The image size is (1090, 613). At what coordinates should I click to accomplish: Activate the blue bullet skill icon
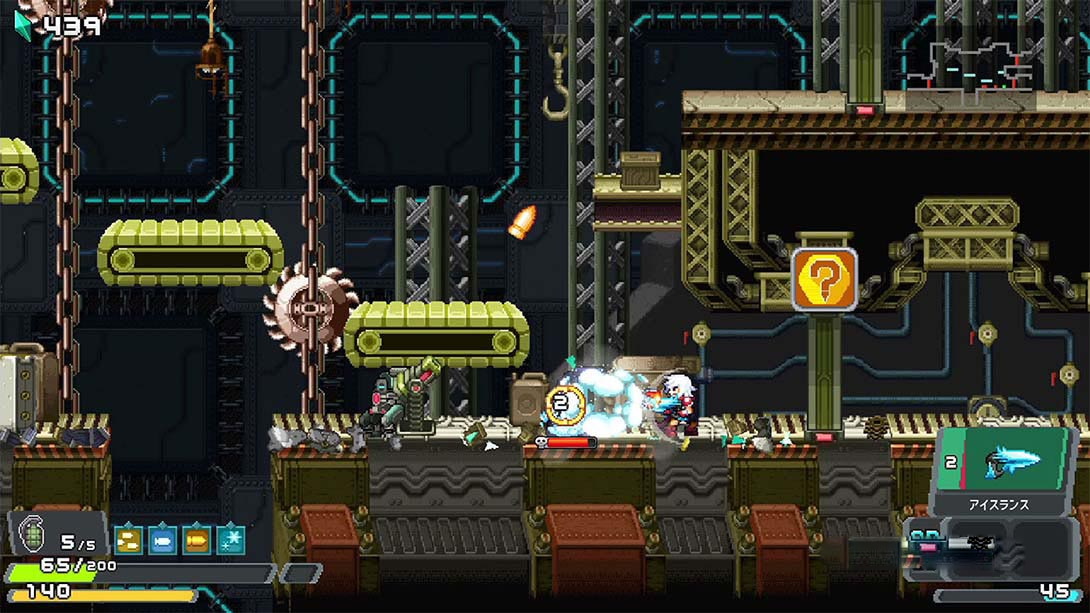click(x=162, y=541)
